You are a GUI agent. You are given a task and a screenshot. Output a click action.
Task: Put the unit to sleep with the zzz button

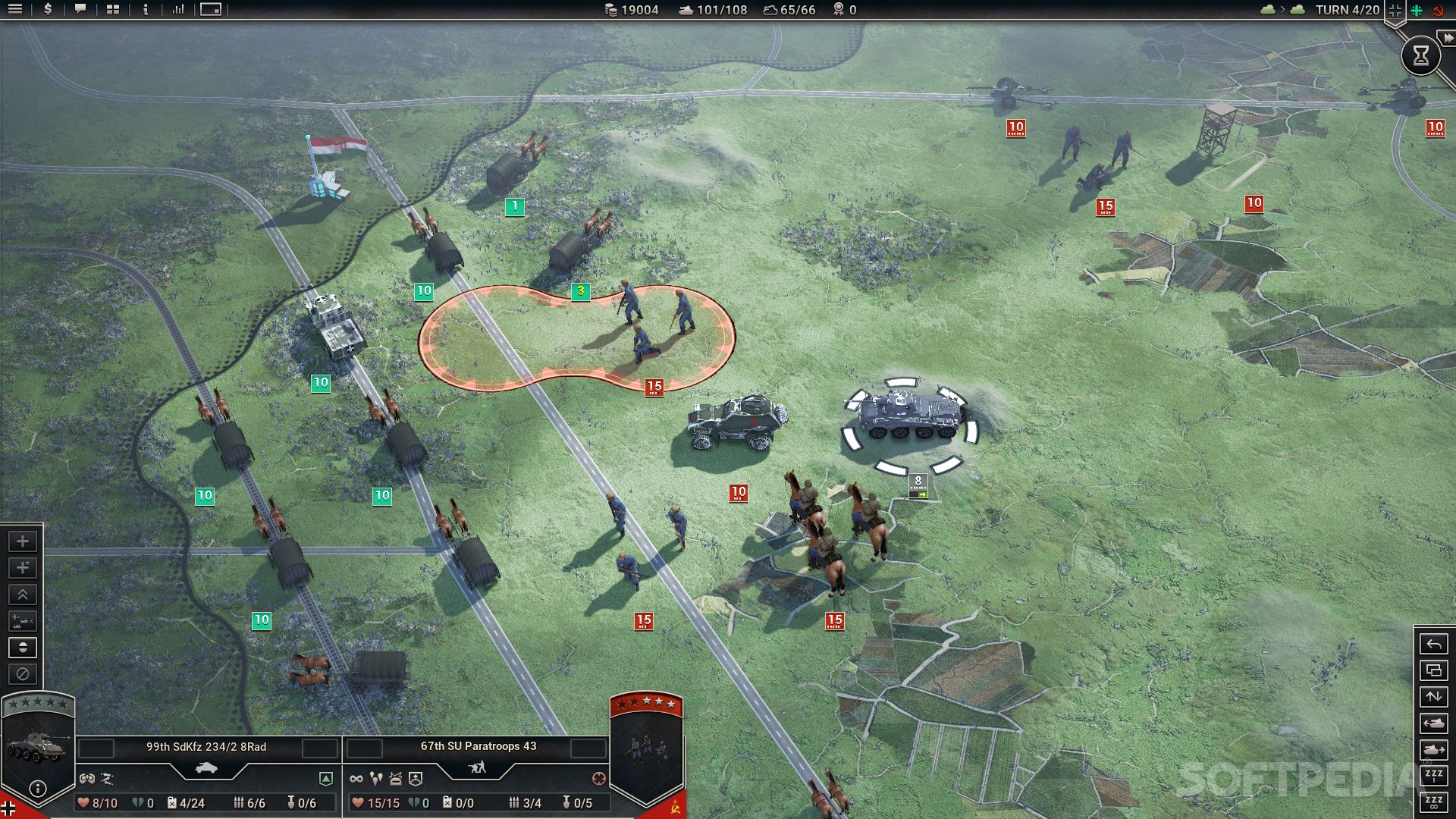pos(1433,775)
